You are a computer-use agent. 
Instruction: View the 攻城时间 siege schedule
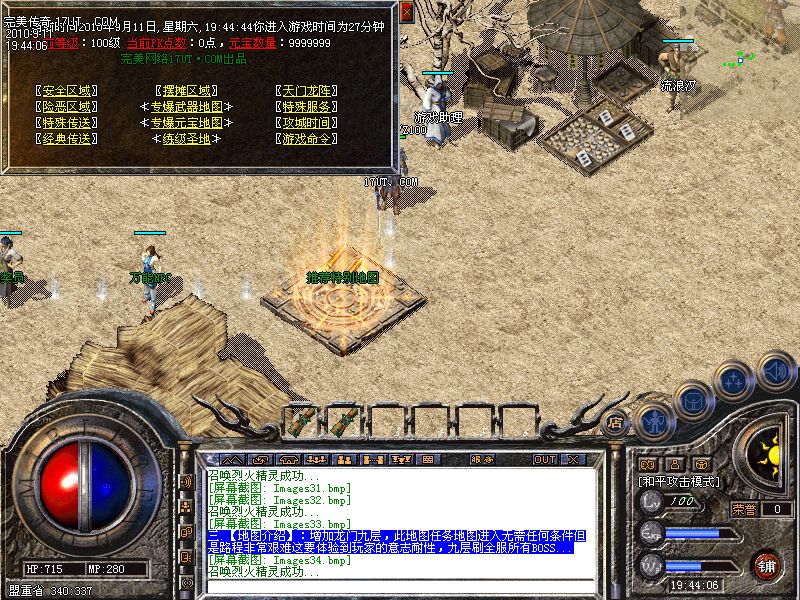click(306, 122)
